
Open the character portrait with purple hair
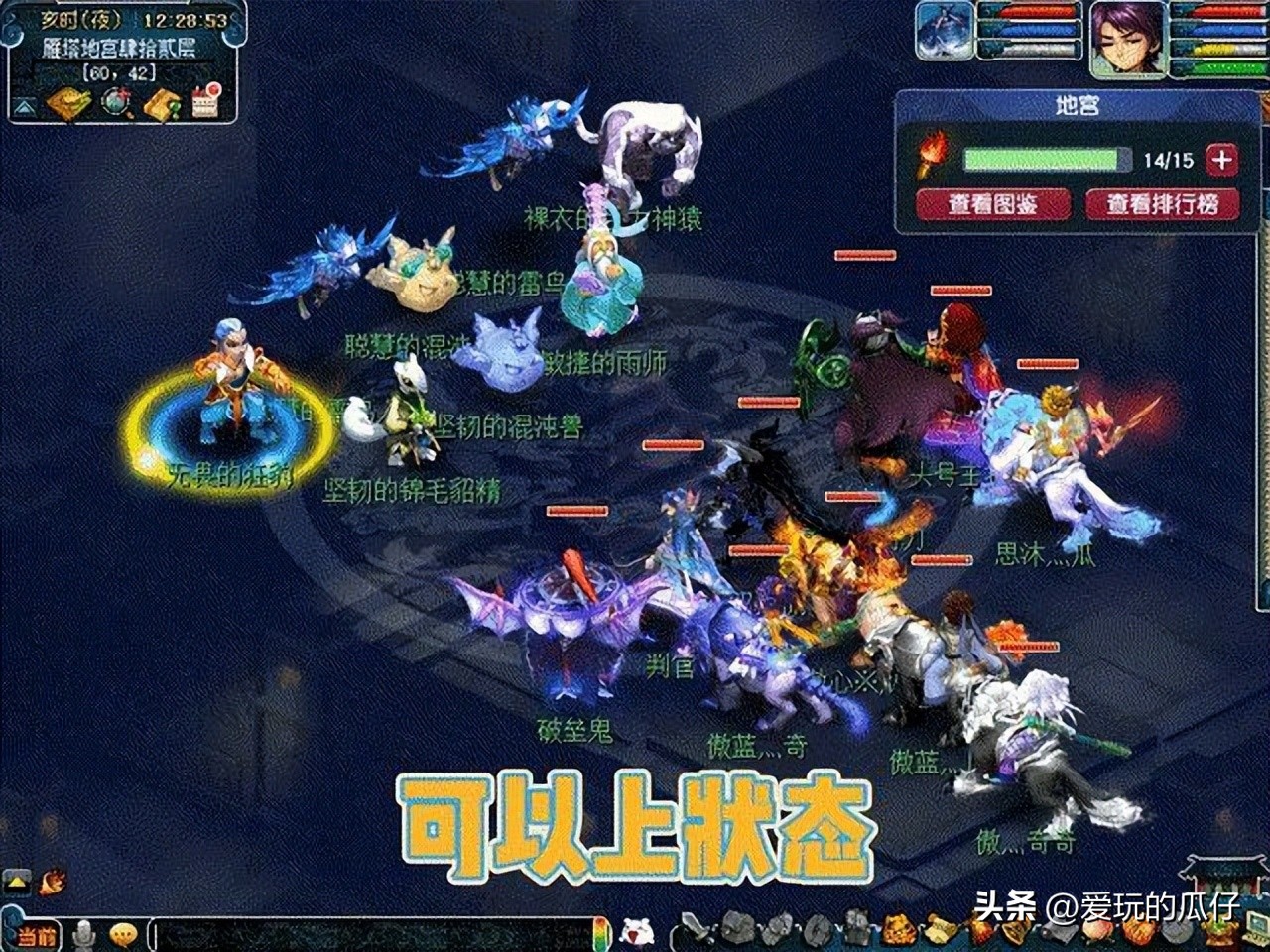pyautogui.click(x=1127, y=42)
